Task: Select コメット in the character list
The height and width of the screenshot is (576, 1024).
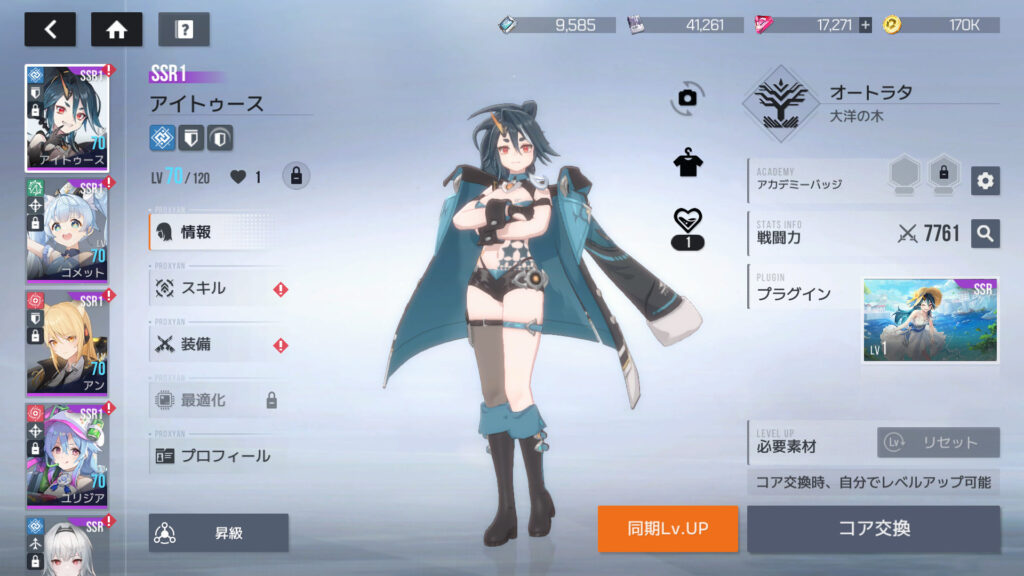Action: coord(67,229)
